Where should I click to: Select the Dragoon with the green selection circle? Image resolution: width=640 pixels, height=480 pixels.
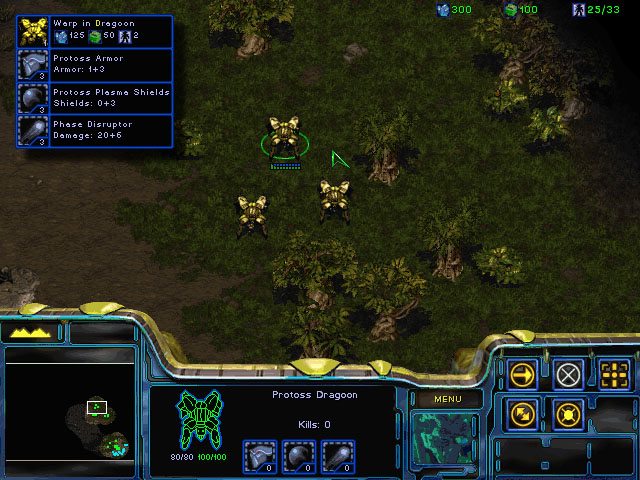click(x=284, y=139)
